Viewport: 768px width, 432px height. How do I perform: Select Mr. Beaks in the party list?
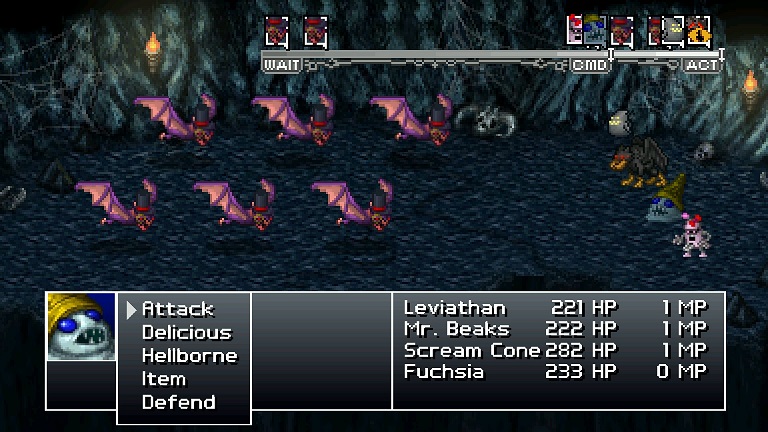coord(457,329)
